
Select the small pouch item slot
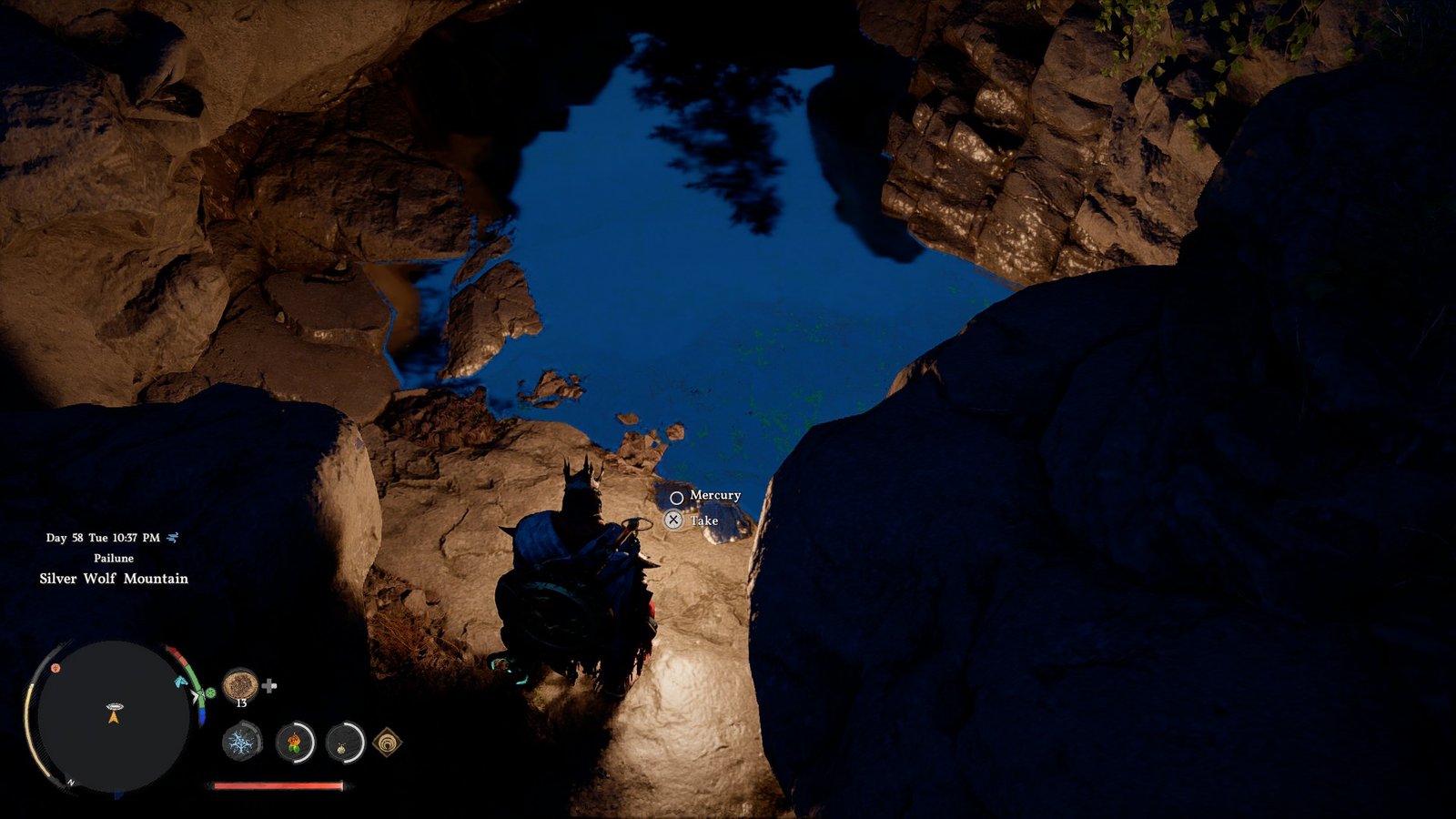[x=345, y=743]
